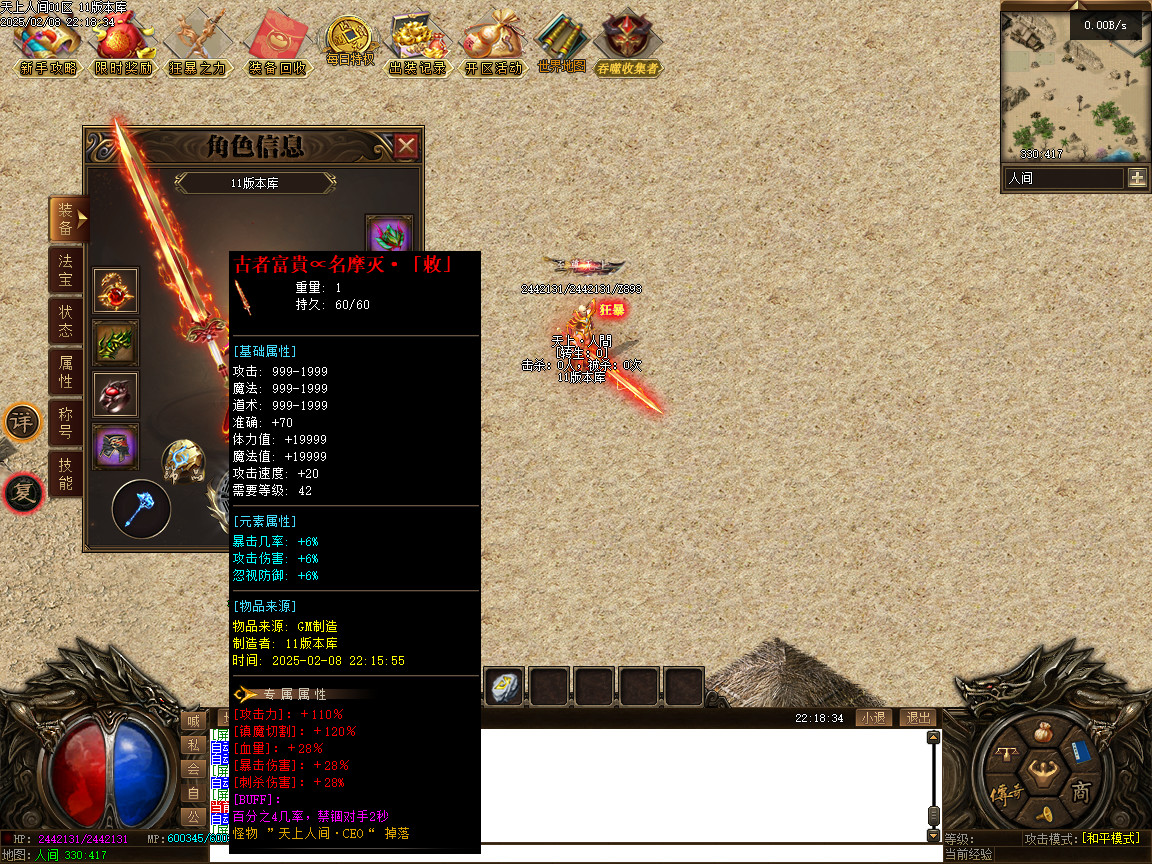Open the 世界地图 world map scroll

pos(561,45)
